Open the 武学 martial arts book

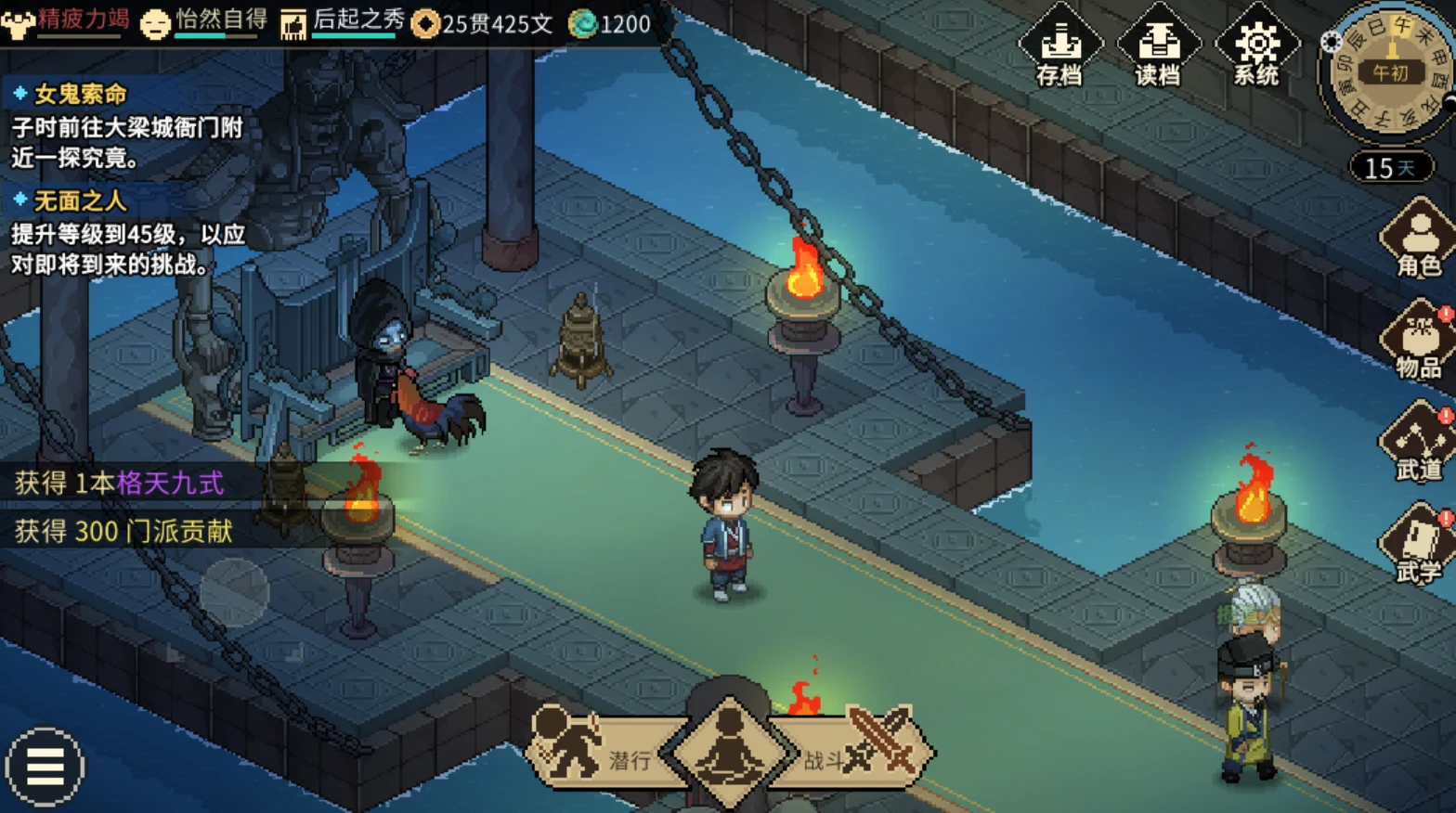pos(1418,548)
